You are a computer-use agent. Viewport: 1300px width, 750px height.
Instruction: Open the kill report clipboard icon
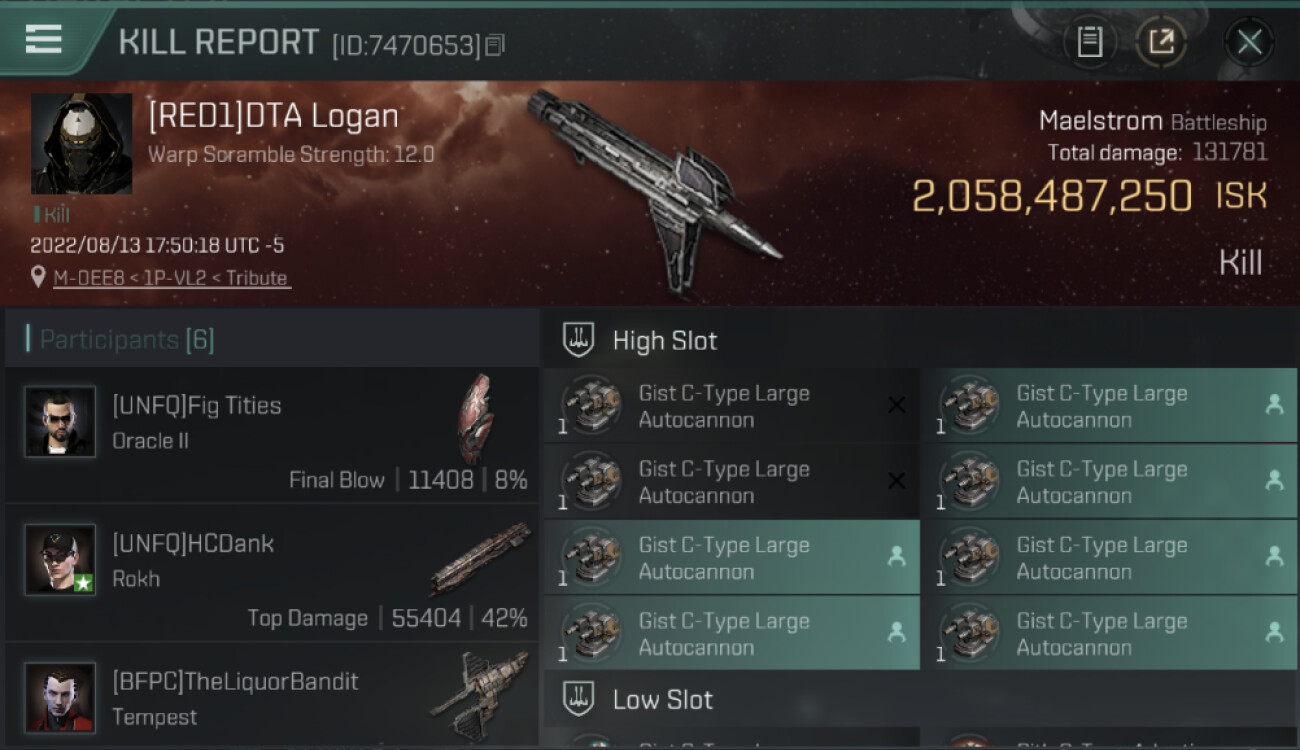1090,42
